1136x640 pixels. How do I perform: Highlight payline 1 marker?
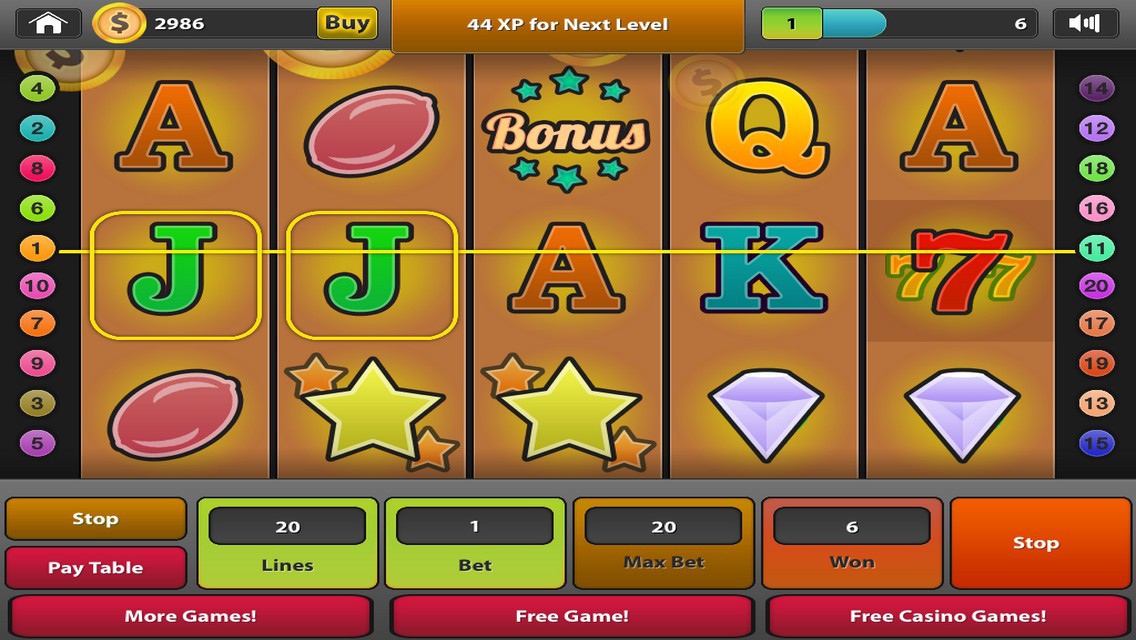(x=37, y=248)
